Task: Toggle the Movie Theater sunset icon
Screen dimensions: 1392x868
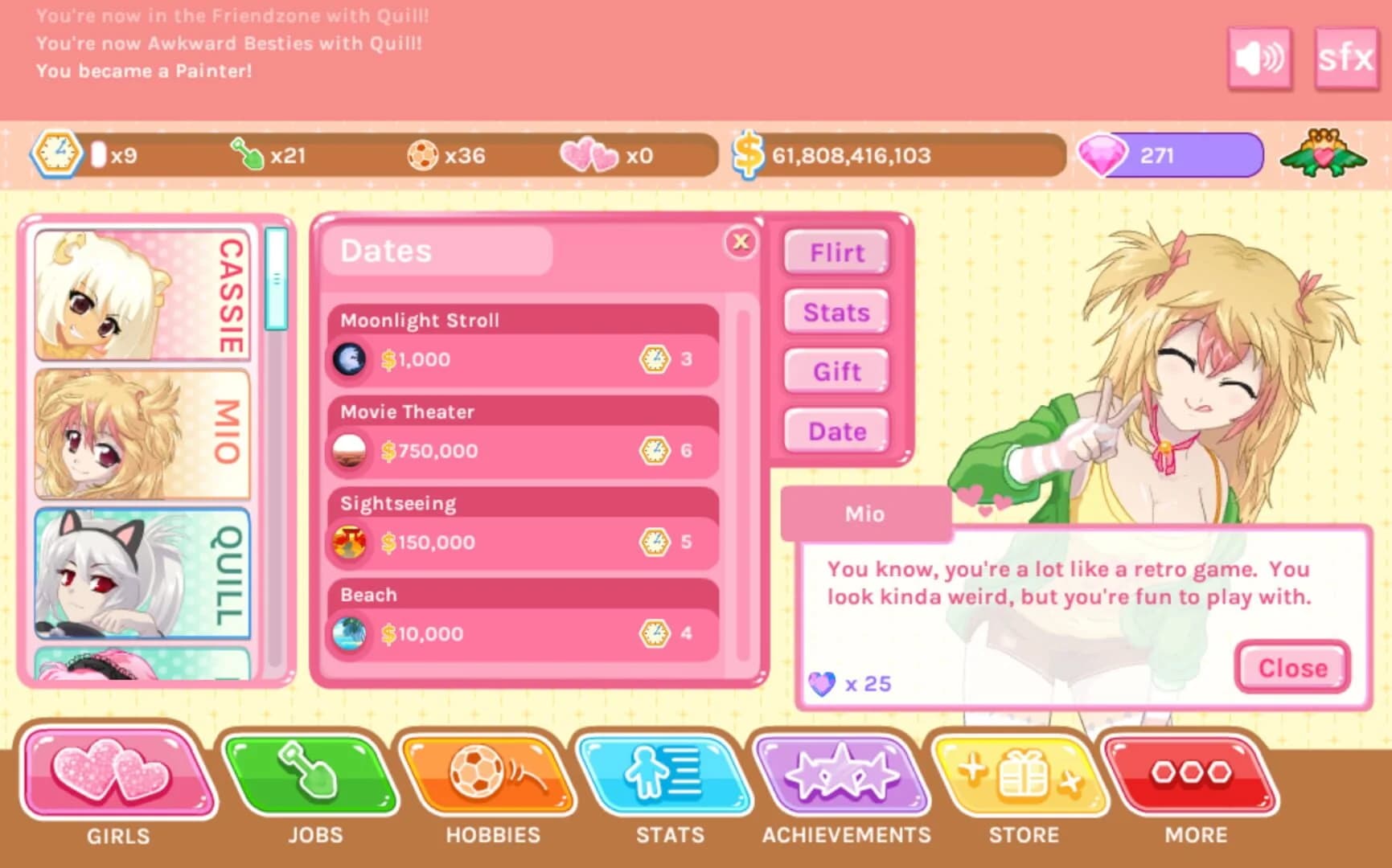Action: 349,450
